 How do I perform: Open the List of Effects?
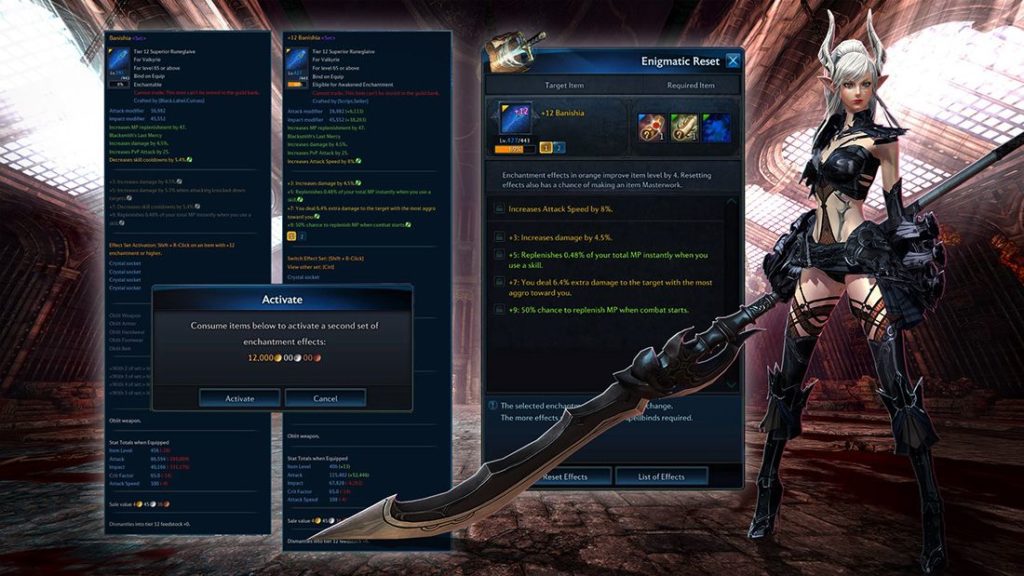tap(661, 476)
